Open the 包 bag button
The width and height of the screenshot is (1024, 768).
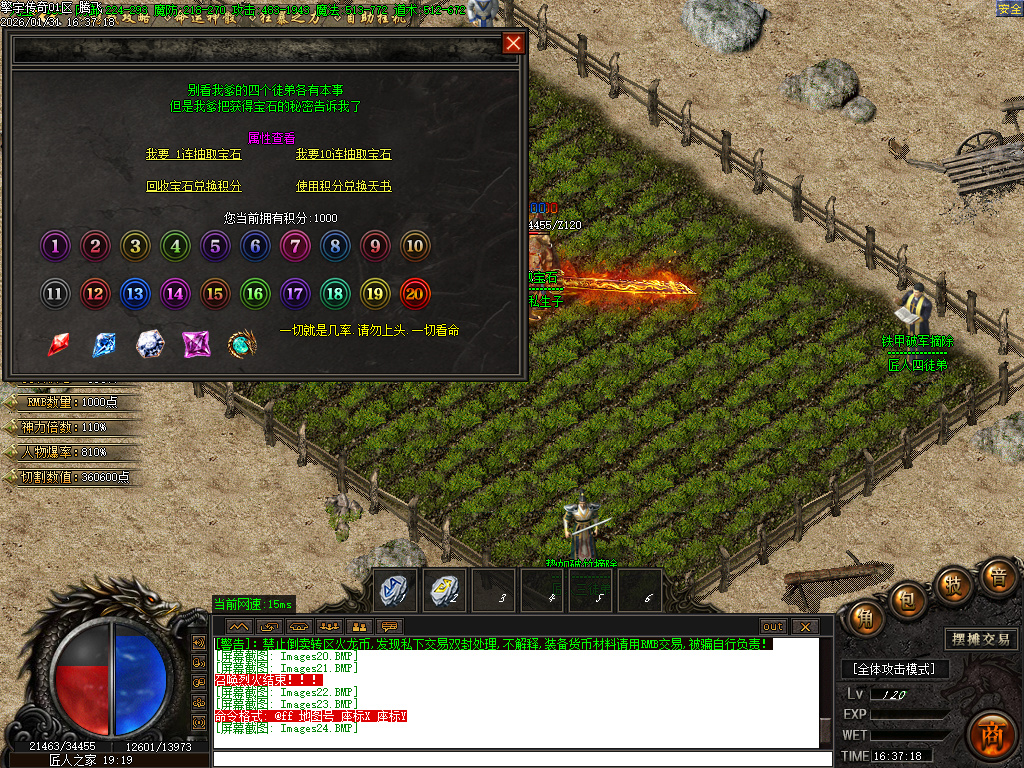(907, 597)
